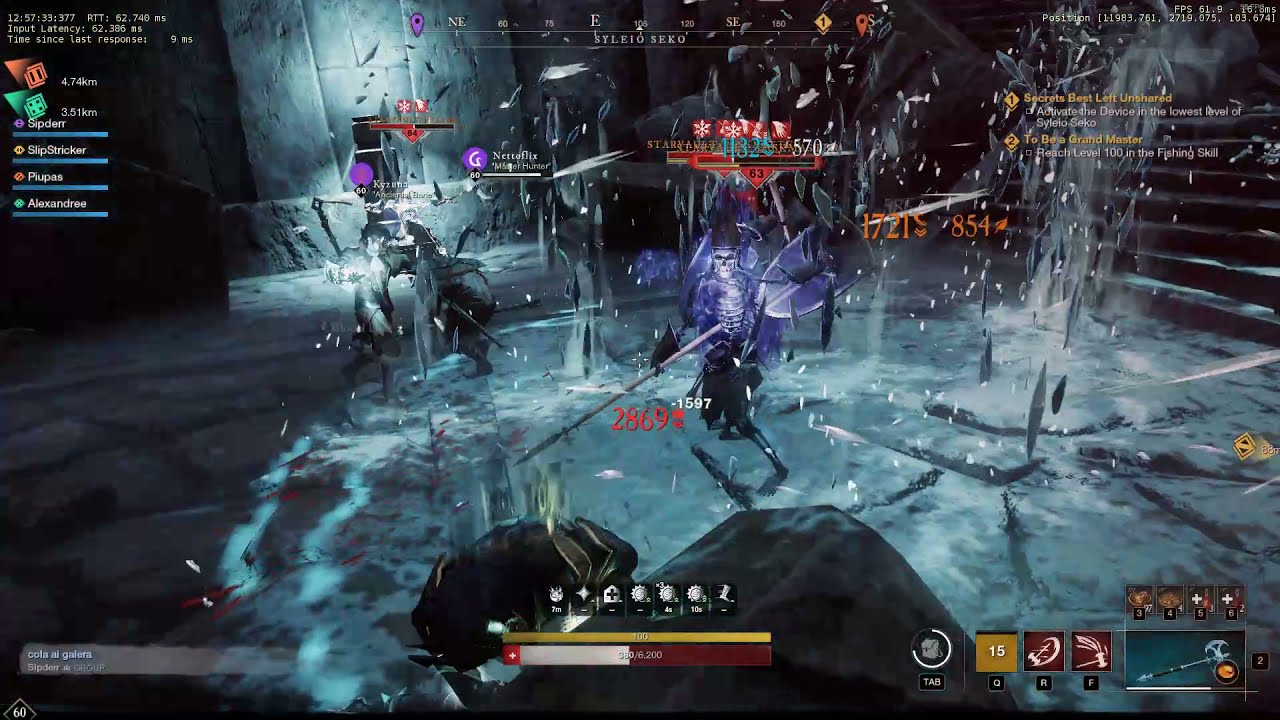Select group member Sipderr
The height and width of the screenshot is (720, 1280).
point(47,124)
